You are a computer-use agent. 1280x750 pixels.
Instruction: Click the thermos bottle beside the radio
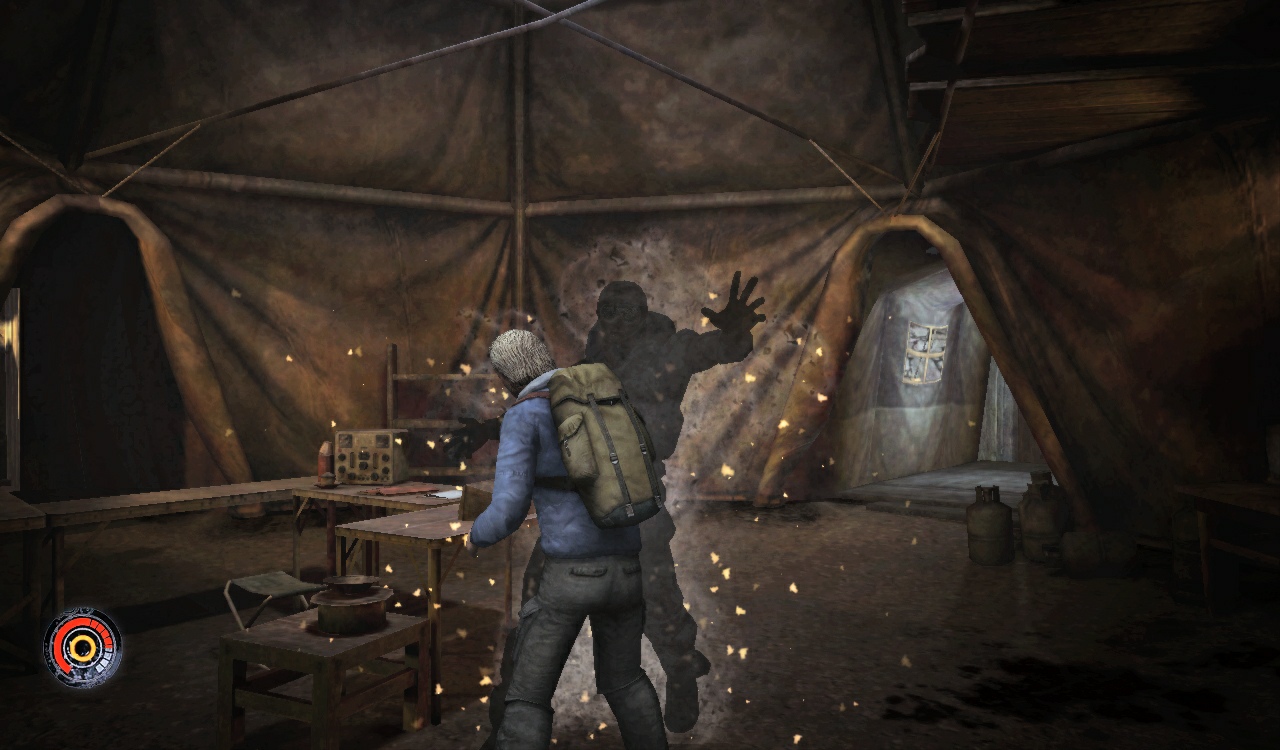click(325, 460)
